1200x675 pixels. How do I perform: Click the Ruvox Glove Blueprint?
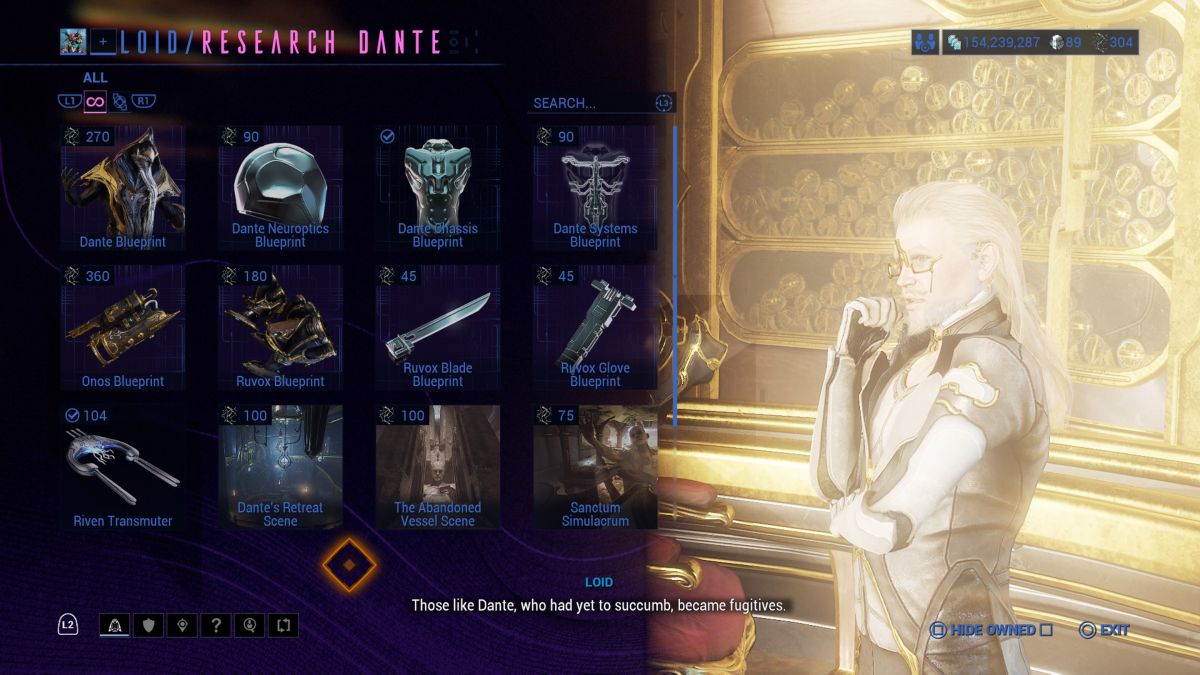tap(595, 327)
